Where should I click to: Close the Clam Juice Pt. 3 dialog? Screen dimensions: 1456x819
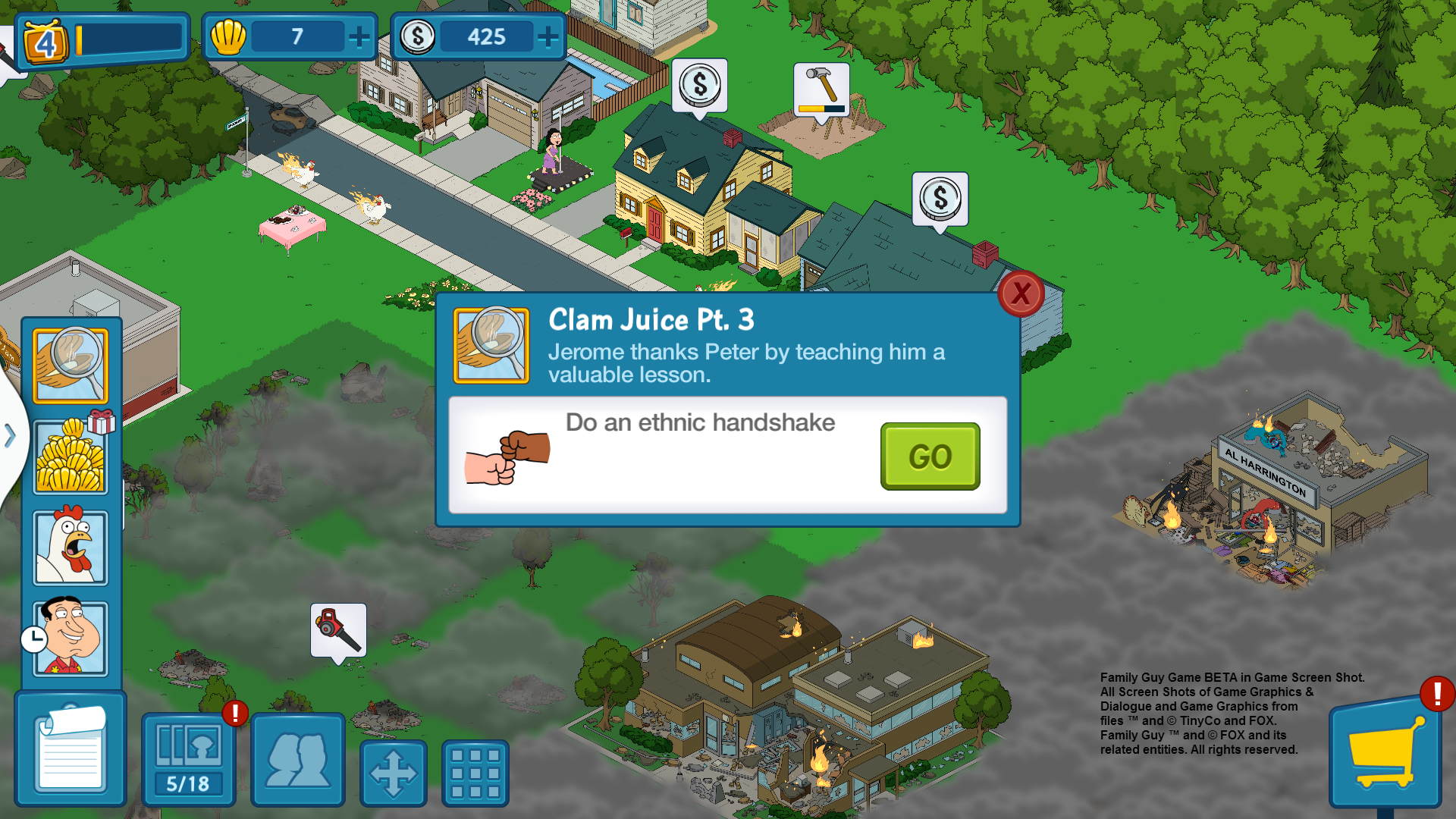[1021, 293]
